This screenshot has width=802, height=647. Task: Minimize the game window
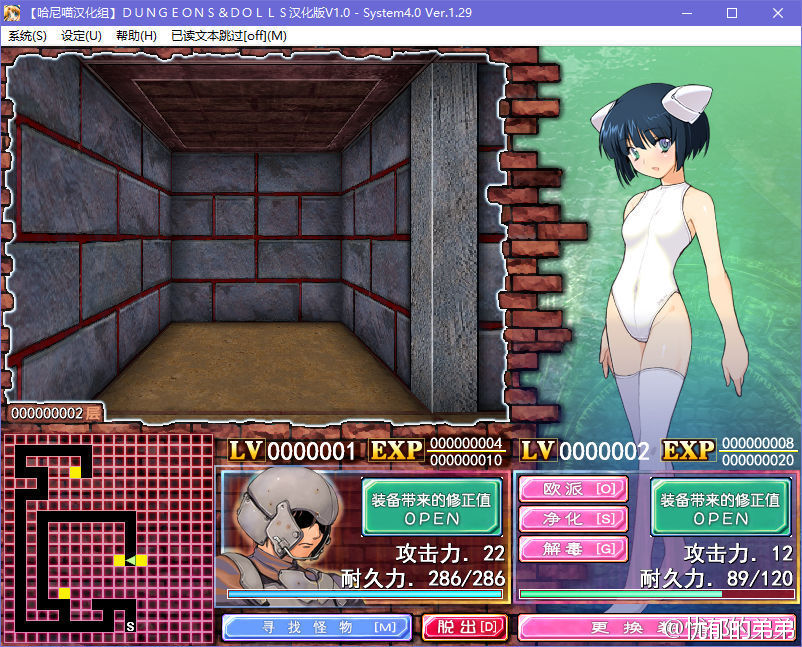(686, 12)
